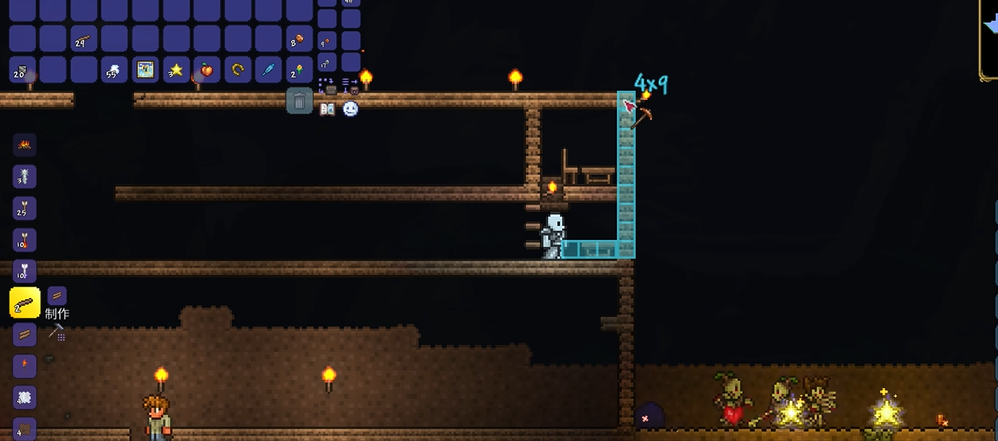Screen dimensions: 998x441
Task: Pick the wooden item stack of 29
Action: 83,40
